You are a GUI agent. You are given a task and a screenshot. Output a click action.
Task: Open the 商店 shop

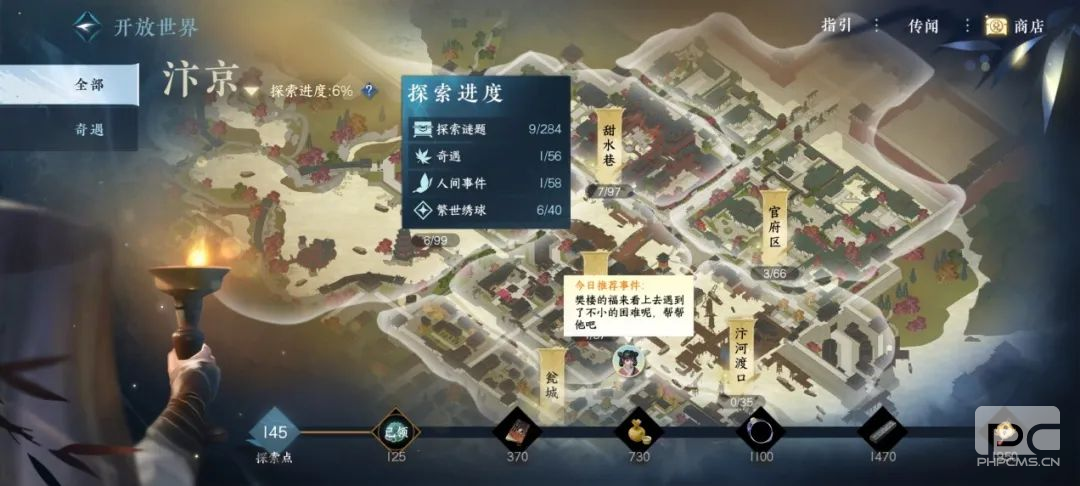pos(1014,26)
